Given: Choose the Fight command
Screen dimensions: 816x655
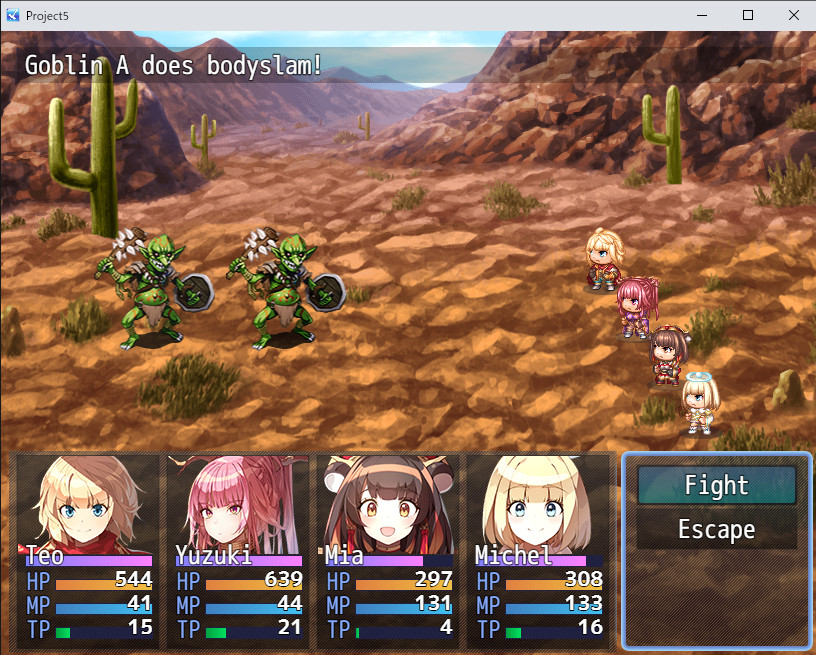Looking at the screenshot, I should tap(716, 486).
